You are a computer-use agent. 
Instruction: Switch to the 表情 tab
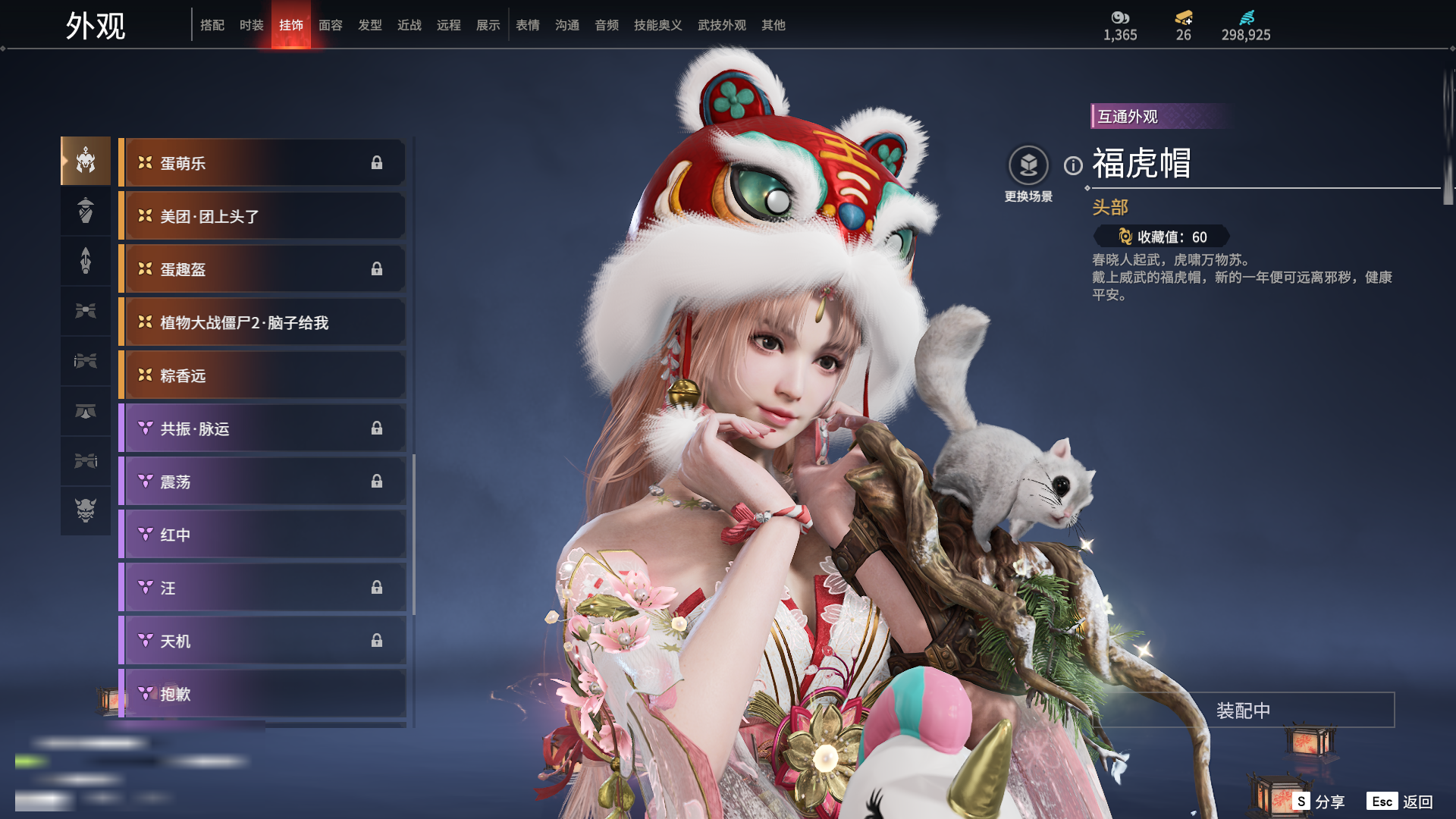tap(527, 25)
